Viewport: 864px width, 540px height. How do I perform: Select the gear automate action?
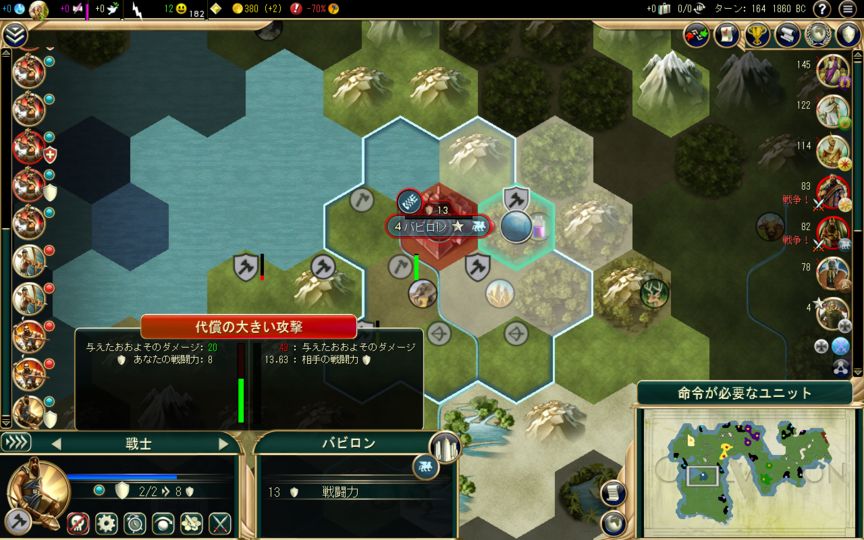tap(106, 522)
